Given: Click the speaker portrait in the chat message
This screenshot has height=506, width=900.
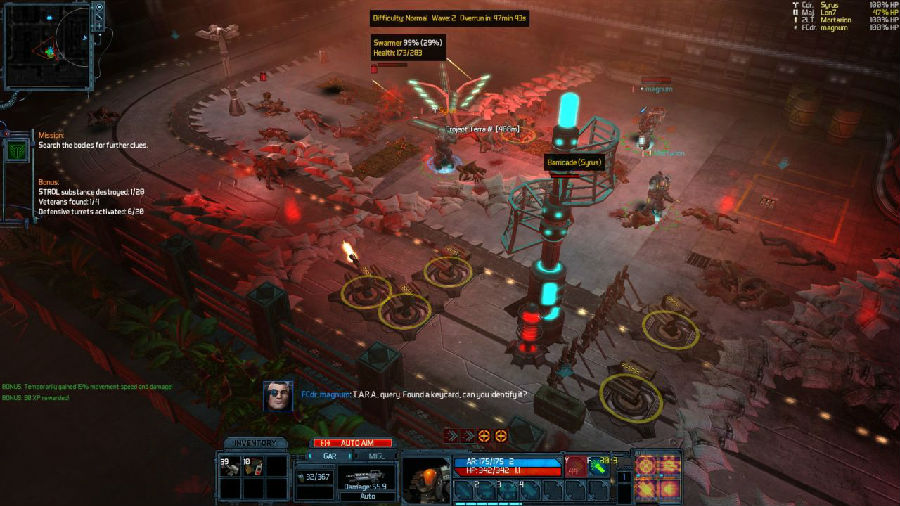Looking at the screenshot, I should (x=279, y=396).
